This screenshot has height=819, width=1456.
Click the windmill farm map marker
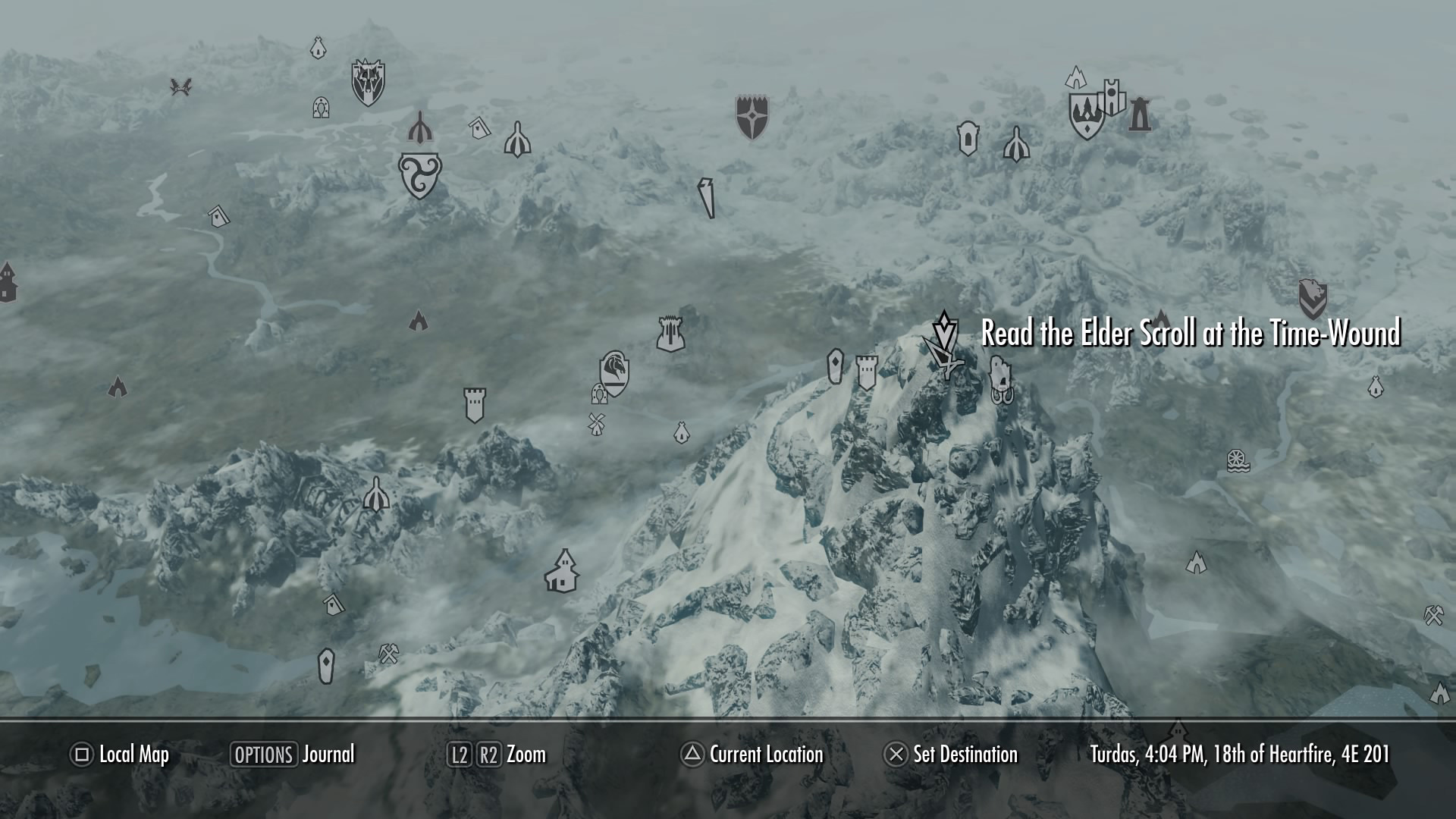(x=596, y=424)
